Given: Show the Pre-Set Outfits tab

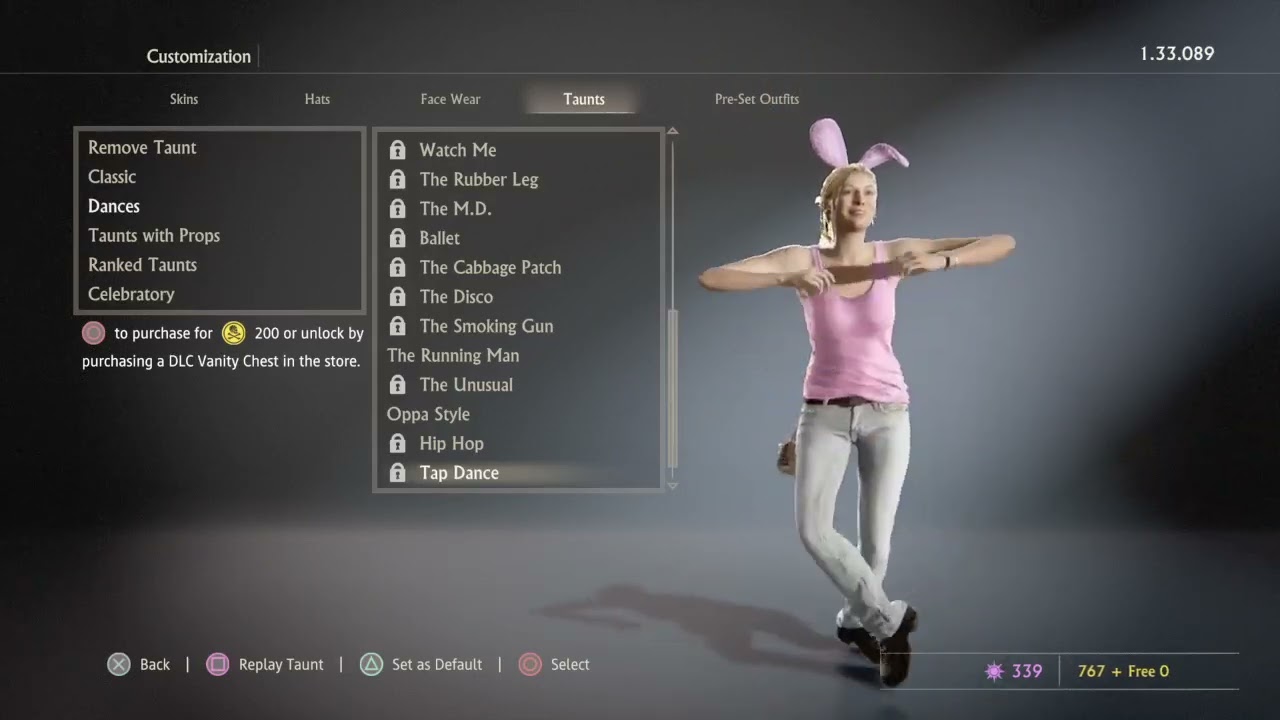Looking at the screenshot, I should tap(756, 99).
